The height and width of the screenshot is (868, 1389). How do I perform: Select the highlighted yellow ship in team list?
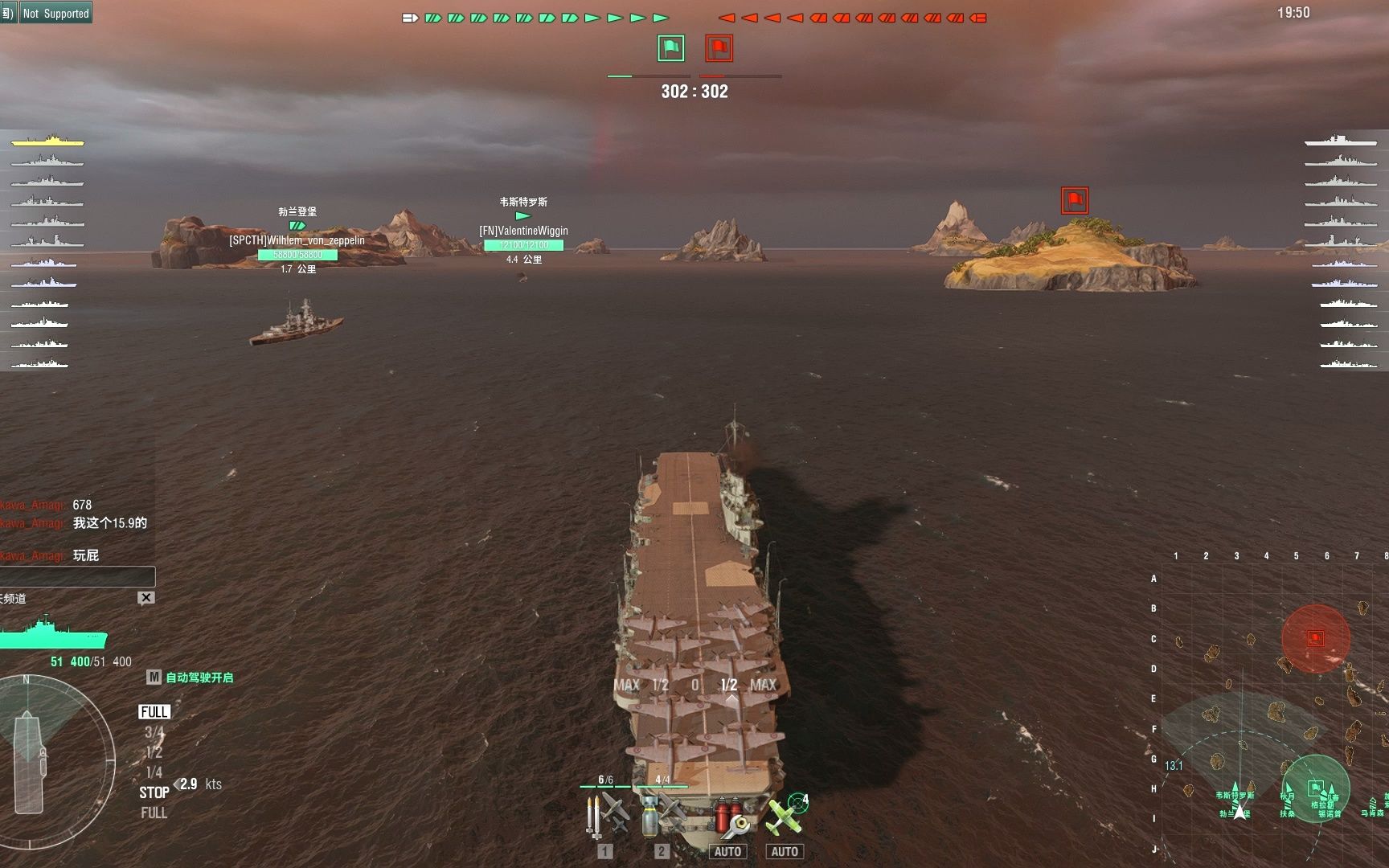pos(47,141)
